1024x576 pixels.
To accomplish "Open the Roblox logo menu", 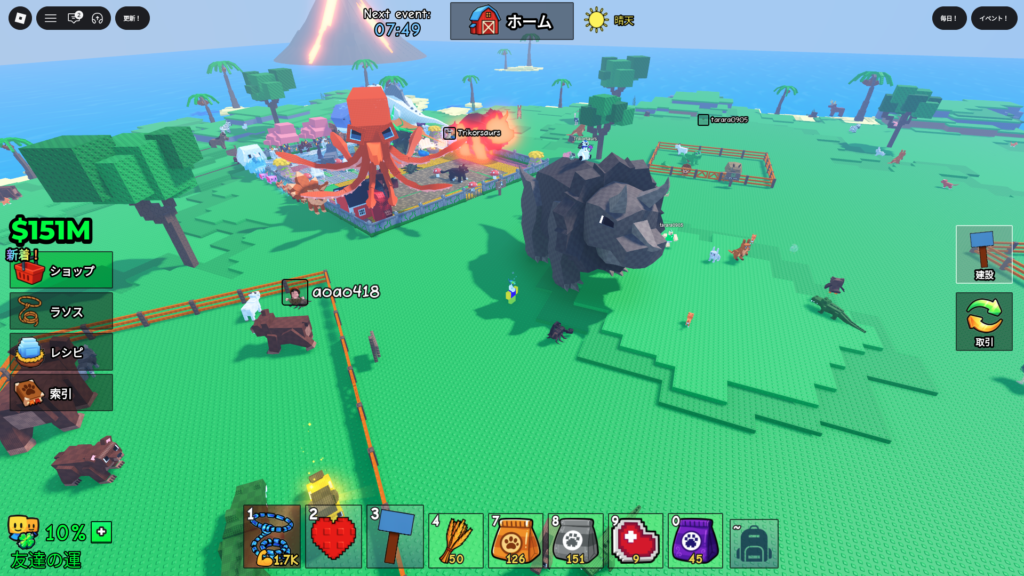I will click(x=21, y=18).
